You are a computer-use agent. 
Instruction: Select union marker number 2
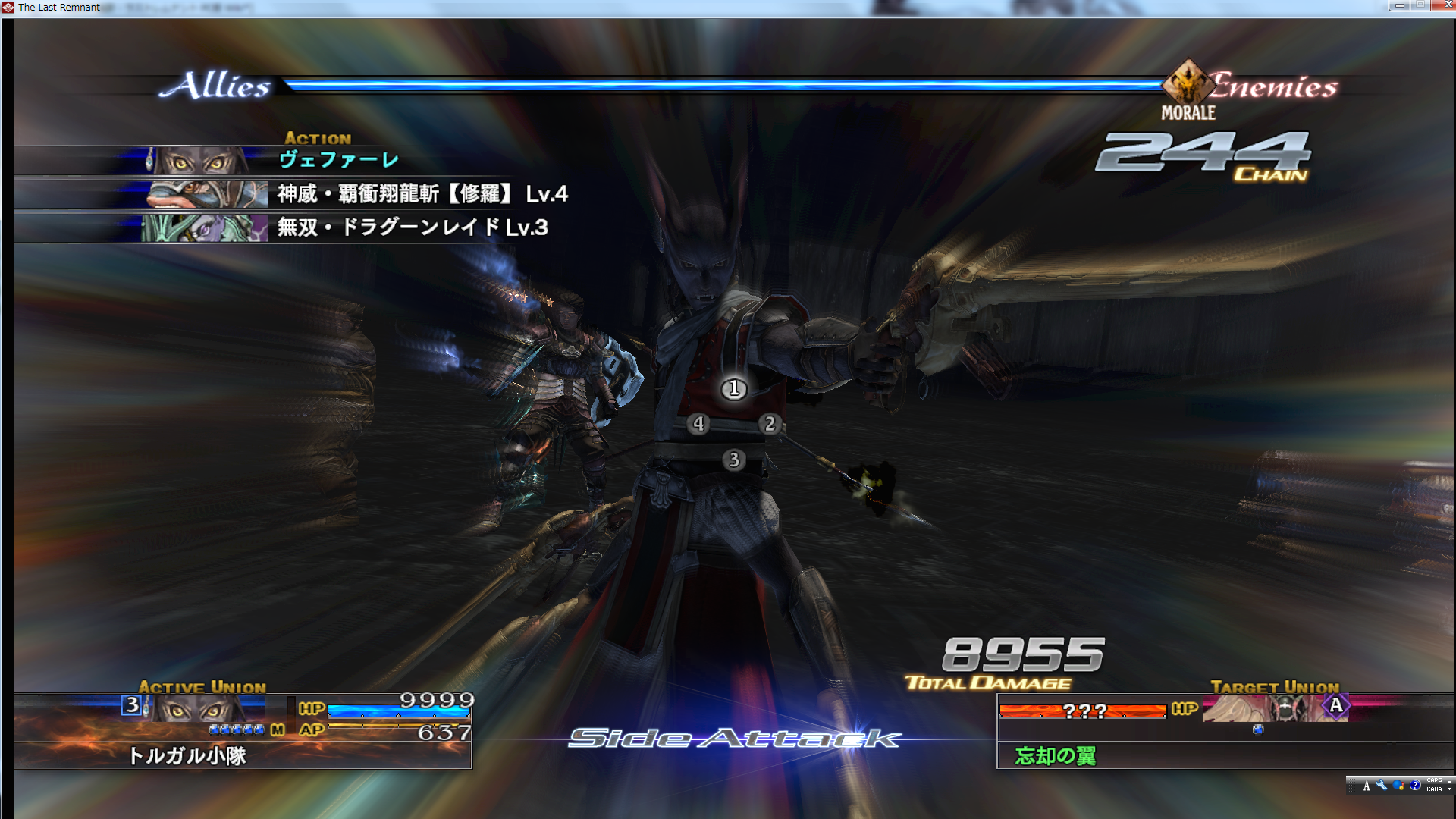point(770,424)
